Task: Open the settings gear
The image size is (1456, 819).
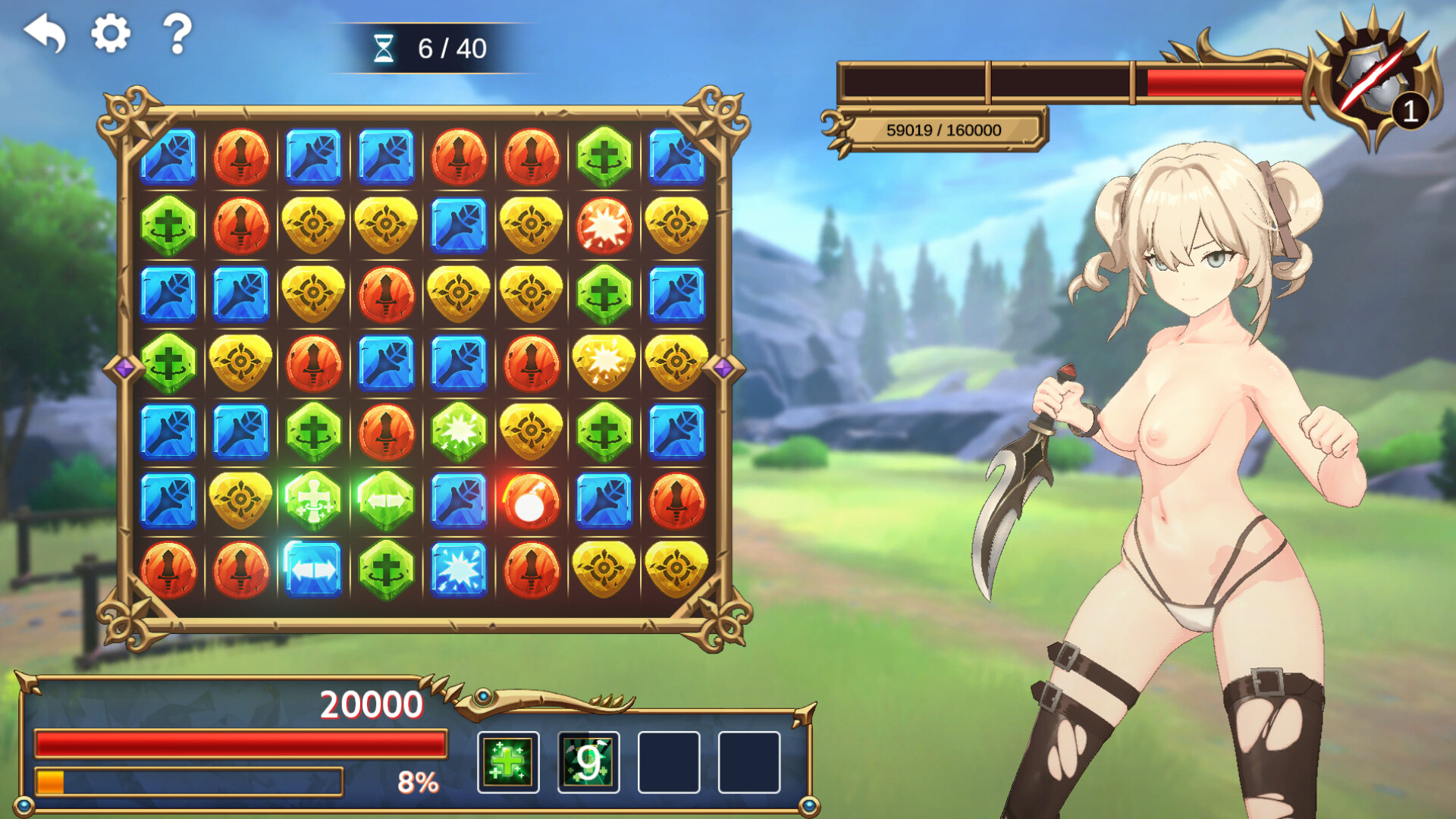Action: 111,33
